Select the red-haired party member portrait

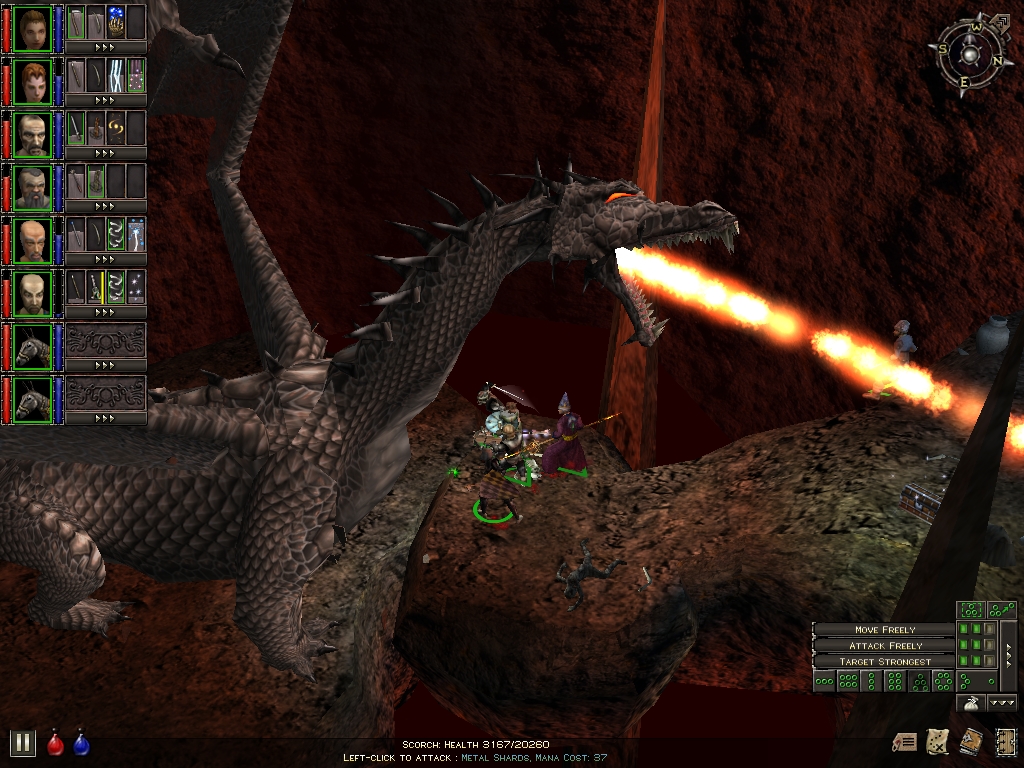(33, 81)
